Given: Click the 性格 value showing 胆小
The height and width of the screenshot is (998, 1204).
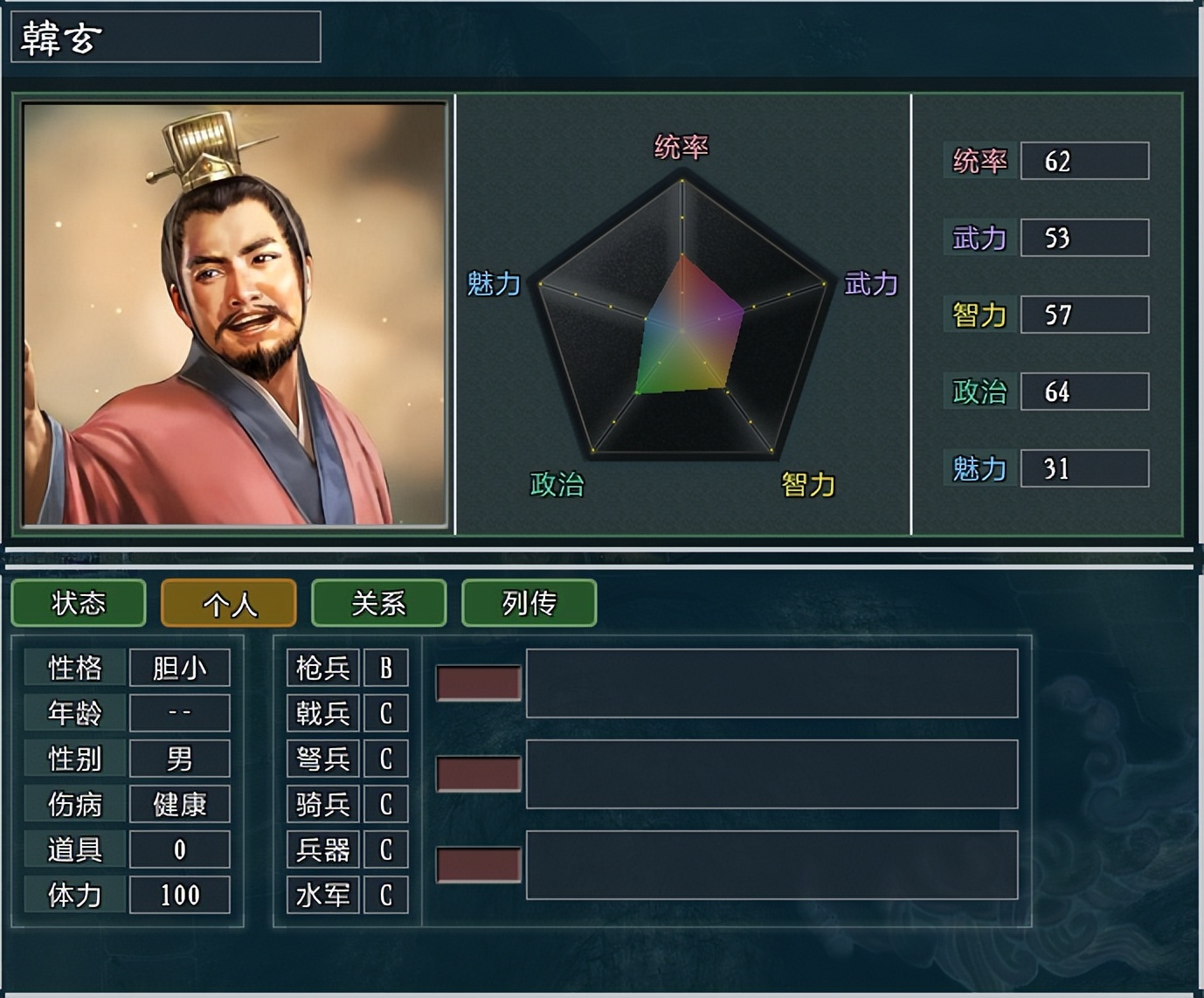Looking at the screenshot, I should (179, 667).
